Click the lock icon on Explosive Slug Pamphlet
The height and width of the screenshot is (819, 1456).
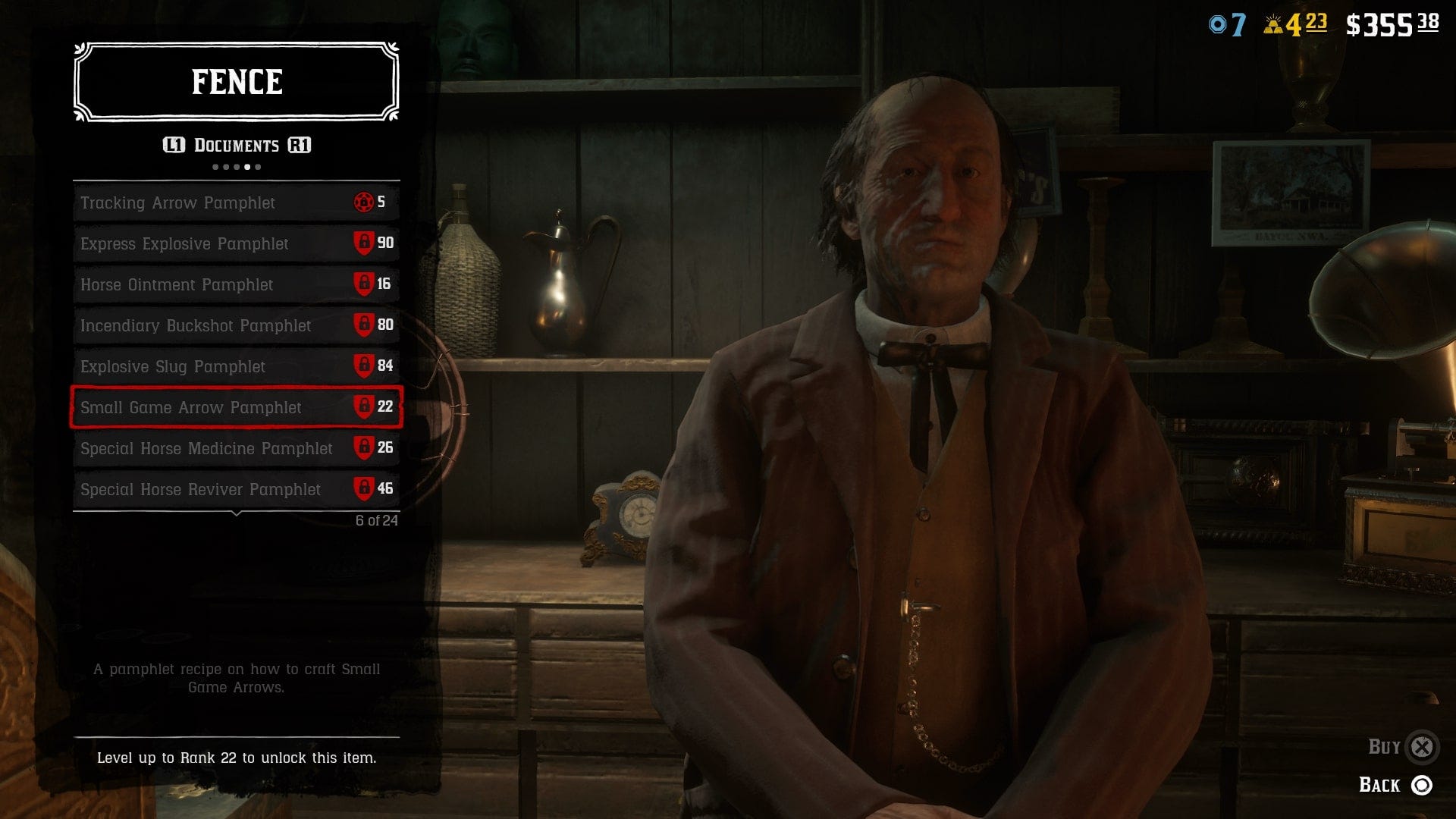(x=365, y=366)
